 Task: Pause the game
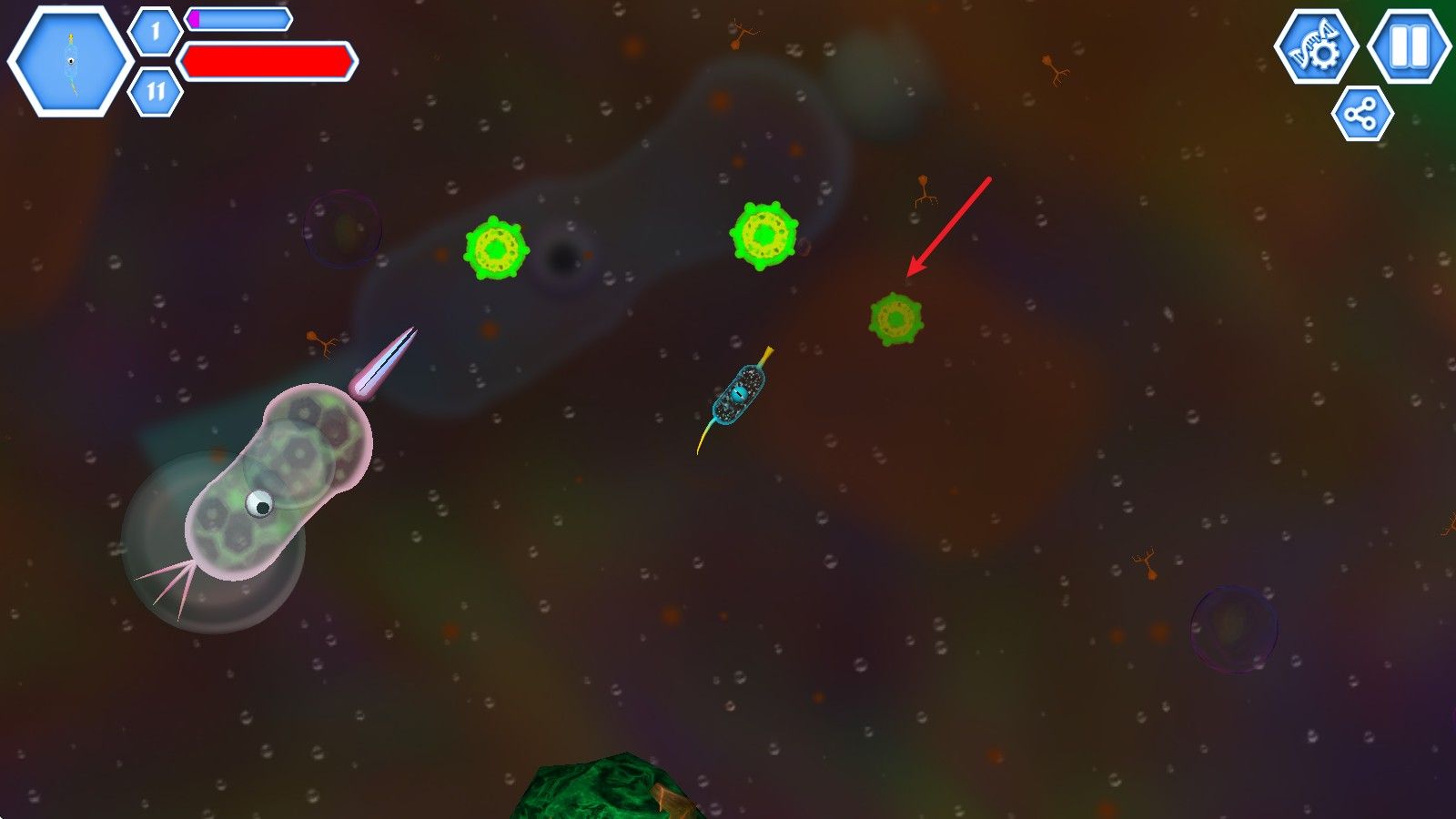click(x=1410, y=45)
